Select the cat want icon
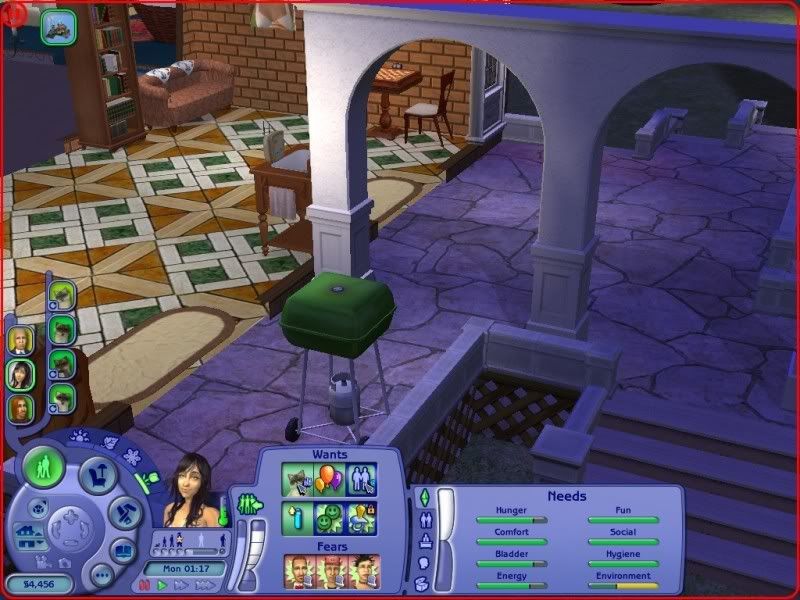Image resolution: width=800 pixels, height=600 pixels. pos(297,479)
